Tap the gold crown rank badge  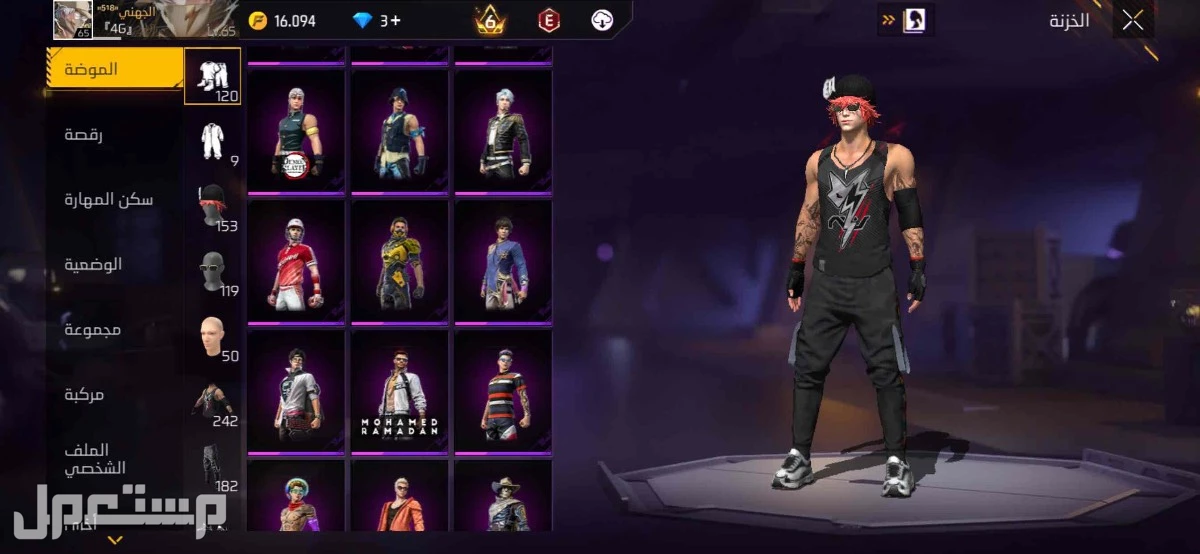tap(490, 19)
